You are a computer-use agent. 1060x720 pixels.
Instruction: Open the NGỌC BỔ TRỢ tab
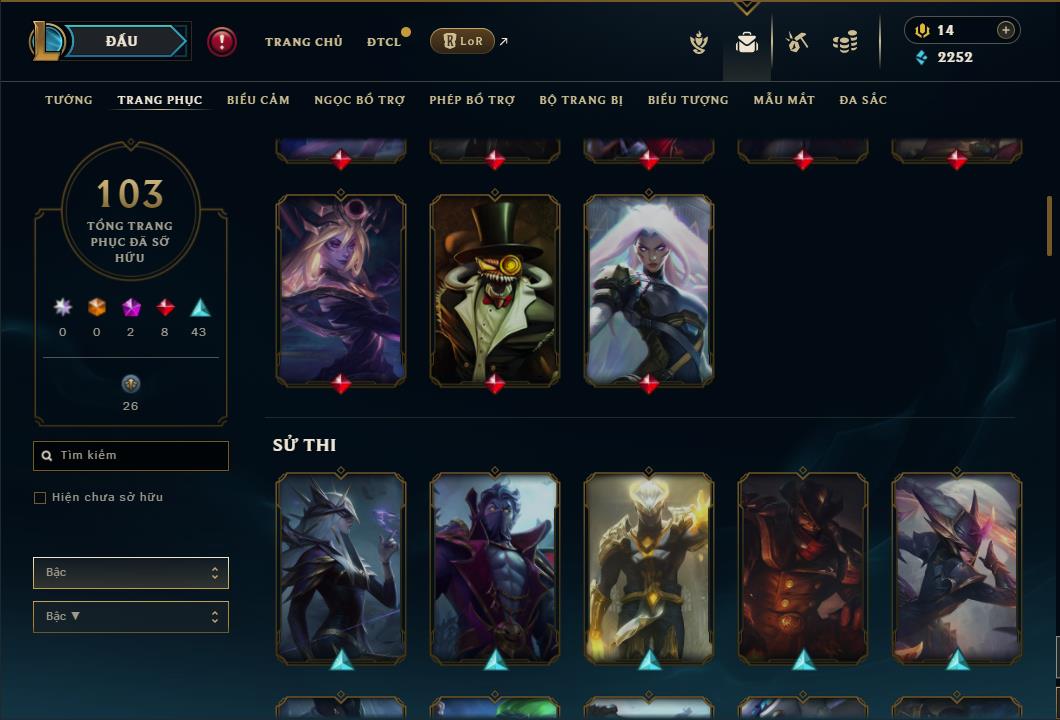pos(359,100)
